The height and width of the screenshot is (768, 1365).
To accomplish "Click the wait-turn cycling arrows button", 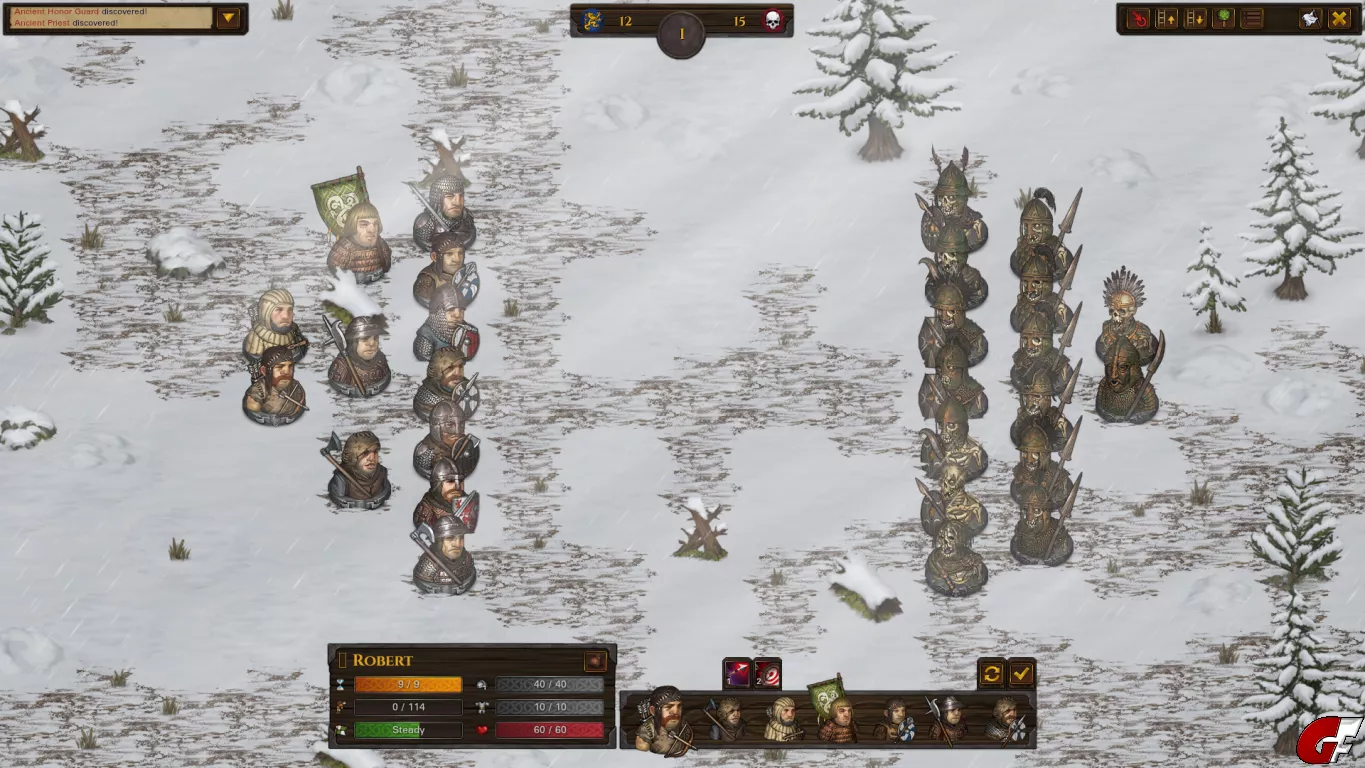I will tap(991, 674).
